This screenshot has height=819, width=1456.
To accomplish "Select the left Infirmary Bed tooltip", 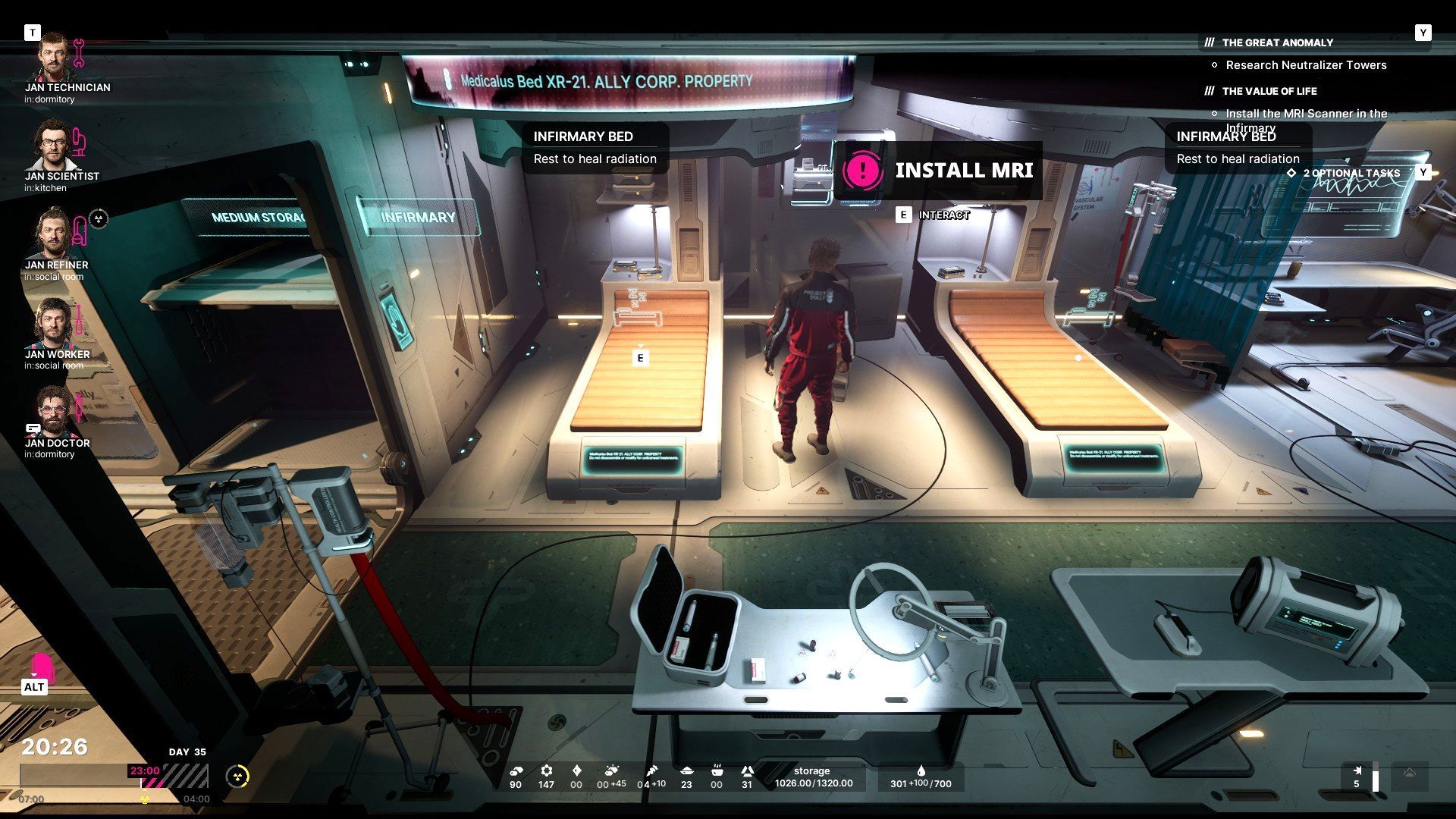I will click(x=595, y=147).
